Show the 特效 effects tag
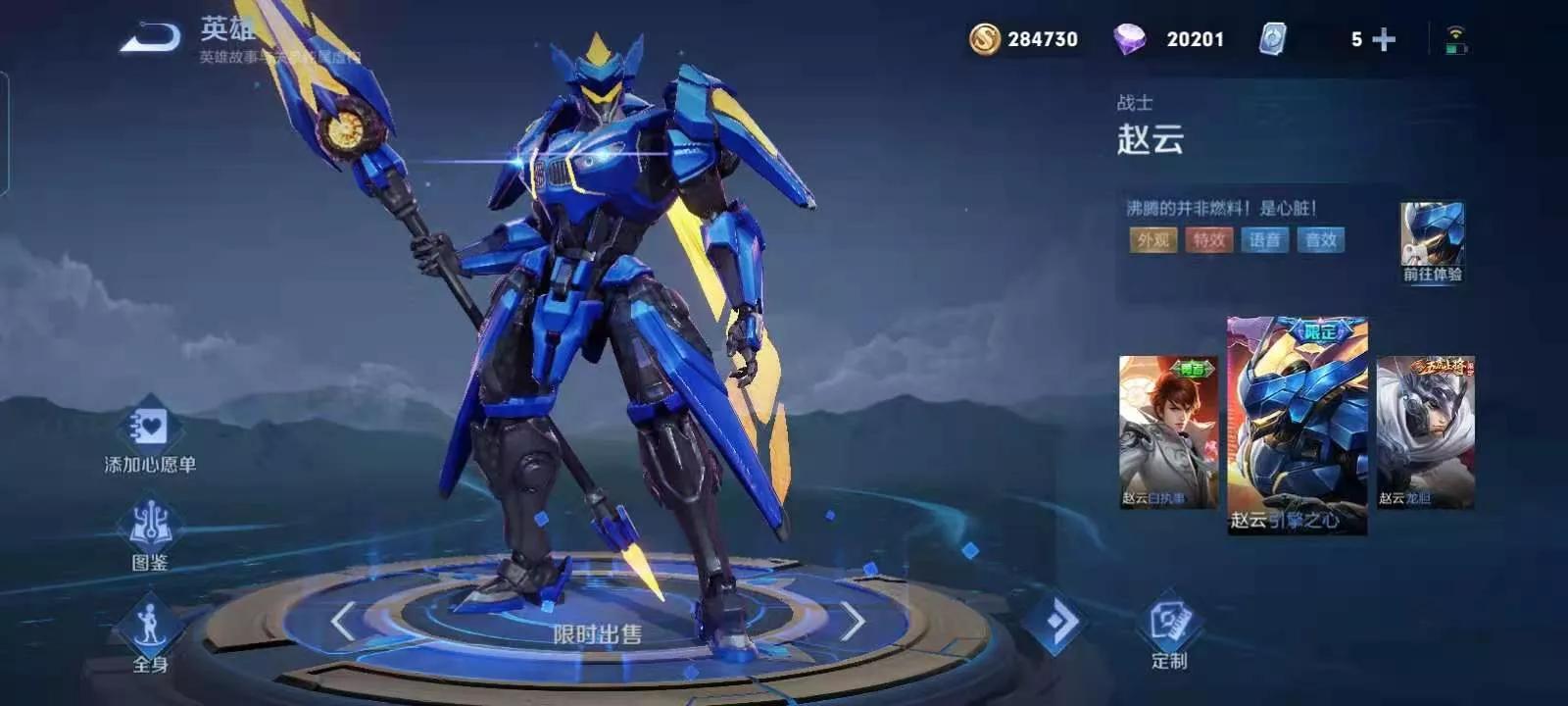The image size is (1568, 706). [1208, 240]
